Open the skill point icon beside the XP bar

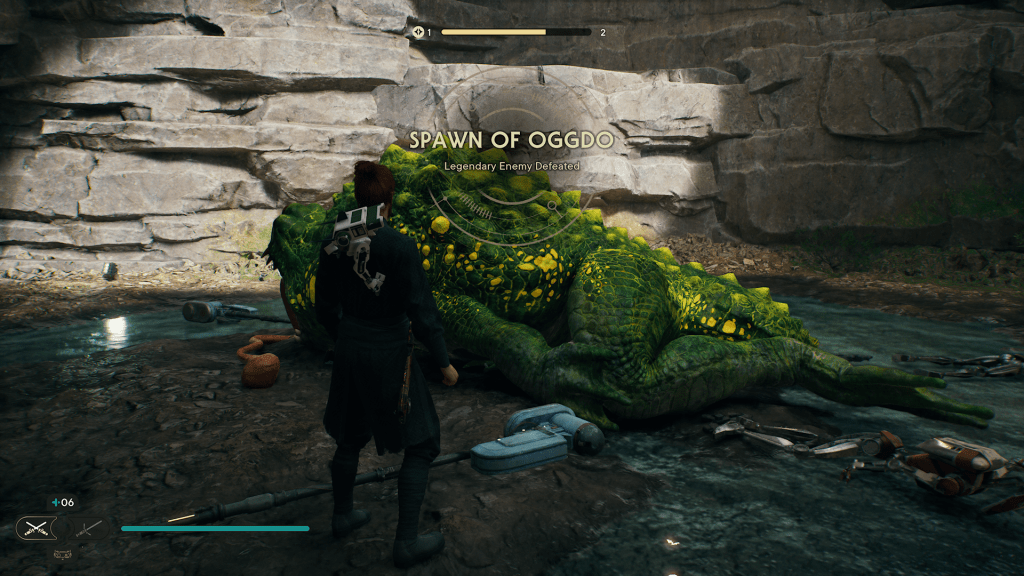click(x=419, y=32)
